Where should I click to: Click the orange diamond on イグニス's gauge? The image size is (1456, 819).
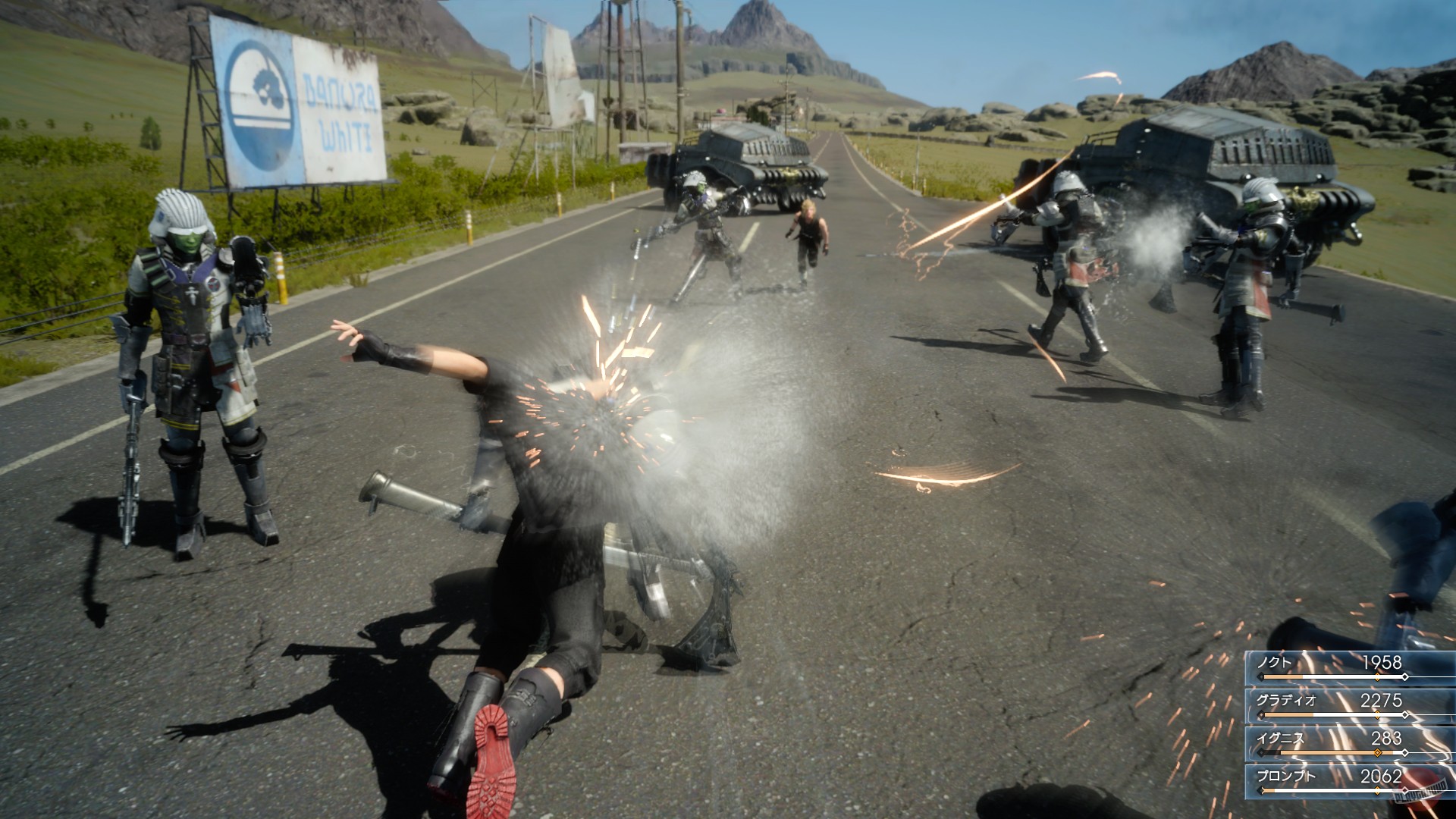pyautogui.click(x=1377, y=752)
